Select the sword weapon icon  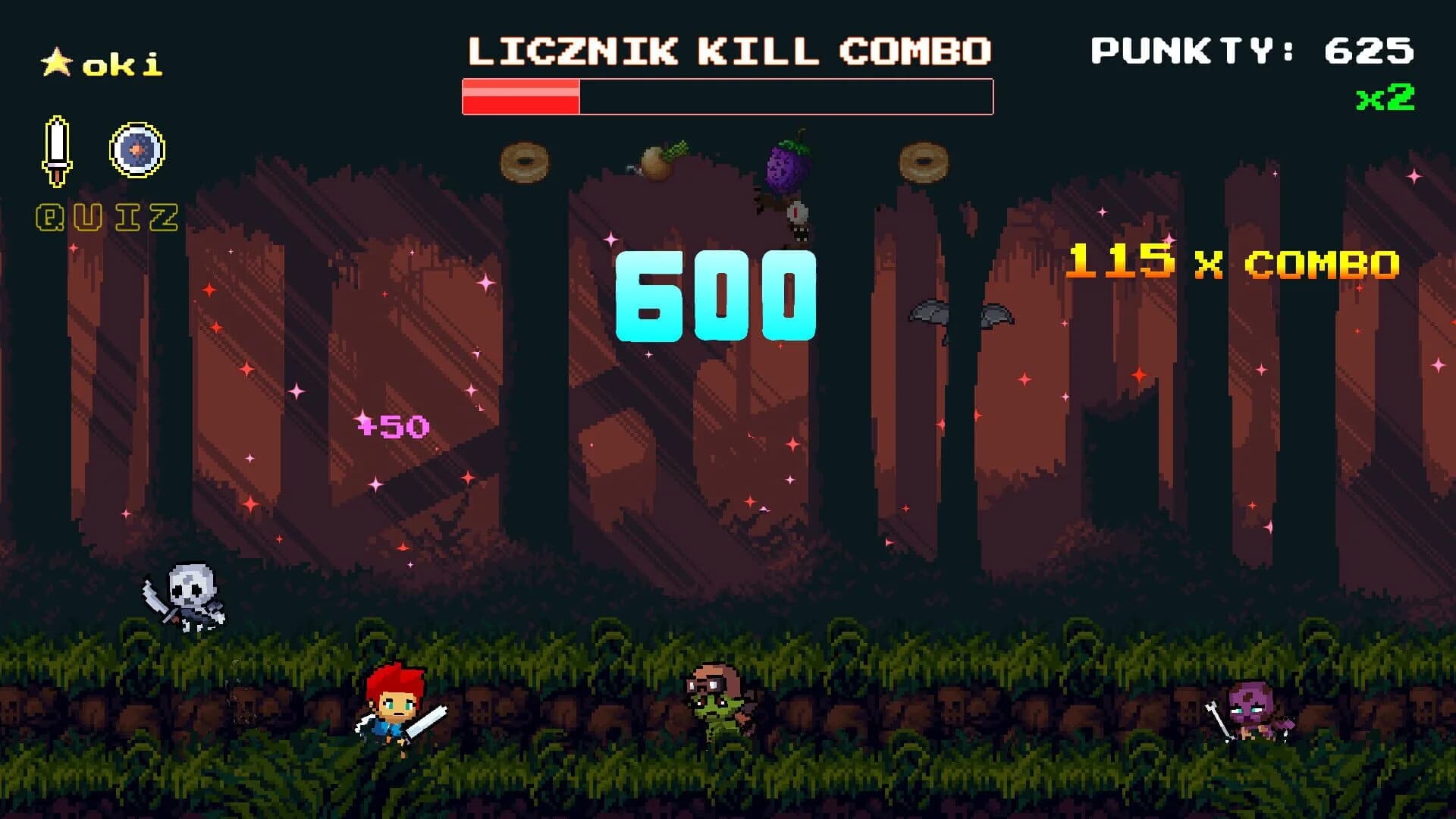click(55, 152)
